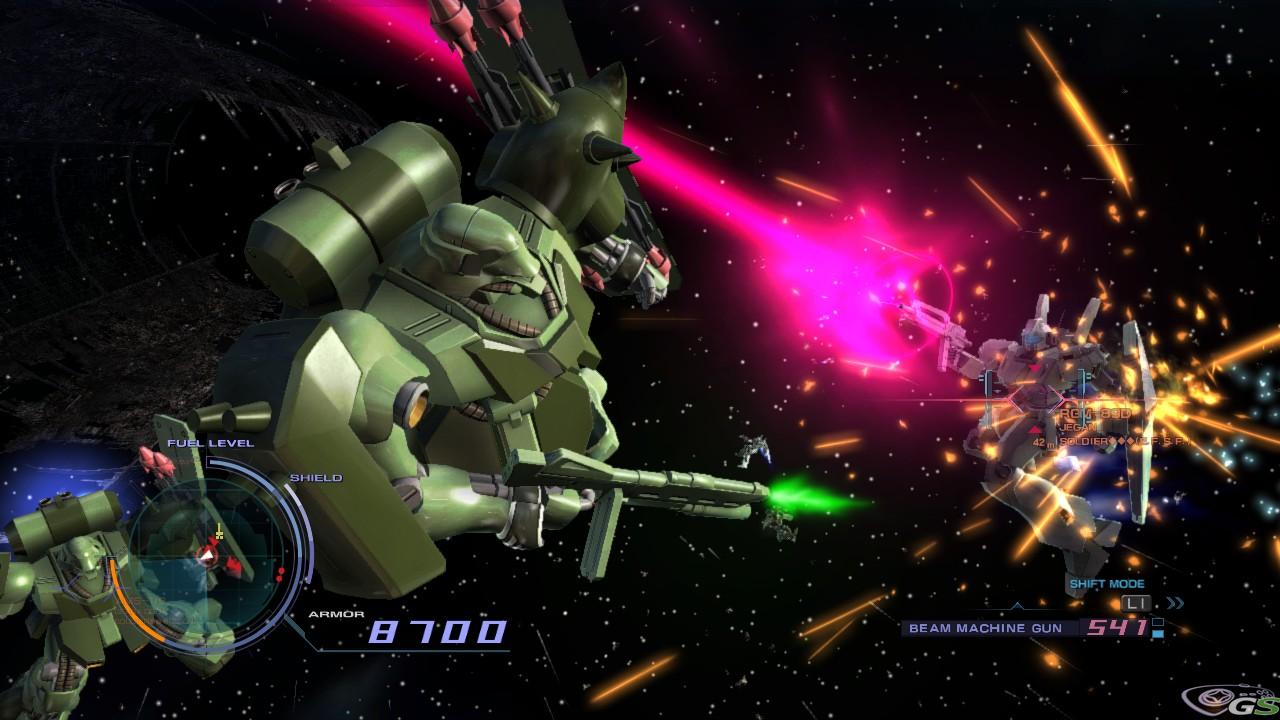Click the JEGAN unit name text
Viewport: 1280px width, 720px height.
click(1080, 427)
